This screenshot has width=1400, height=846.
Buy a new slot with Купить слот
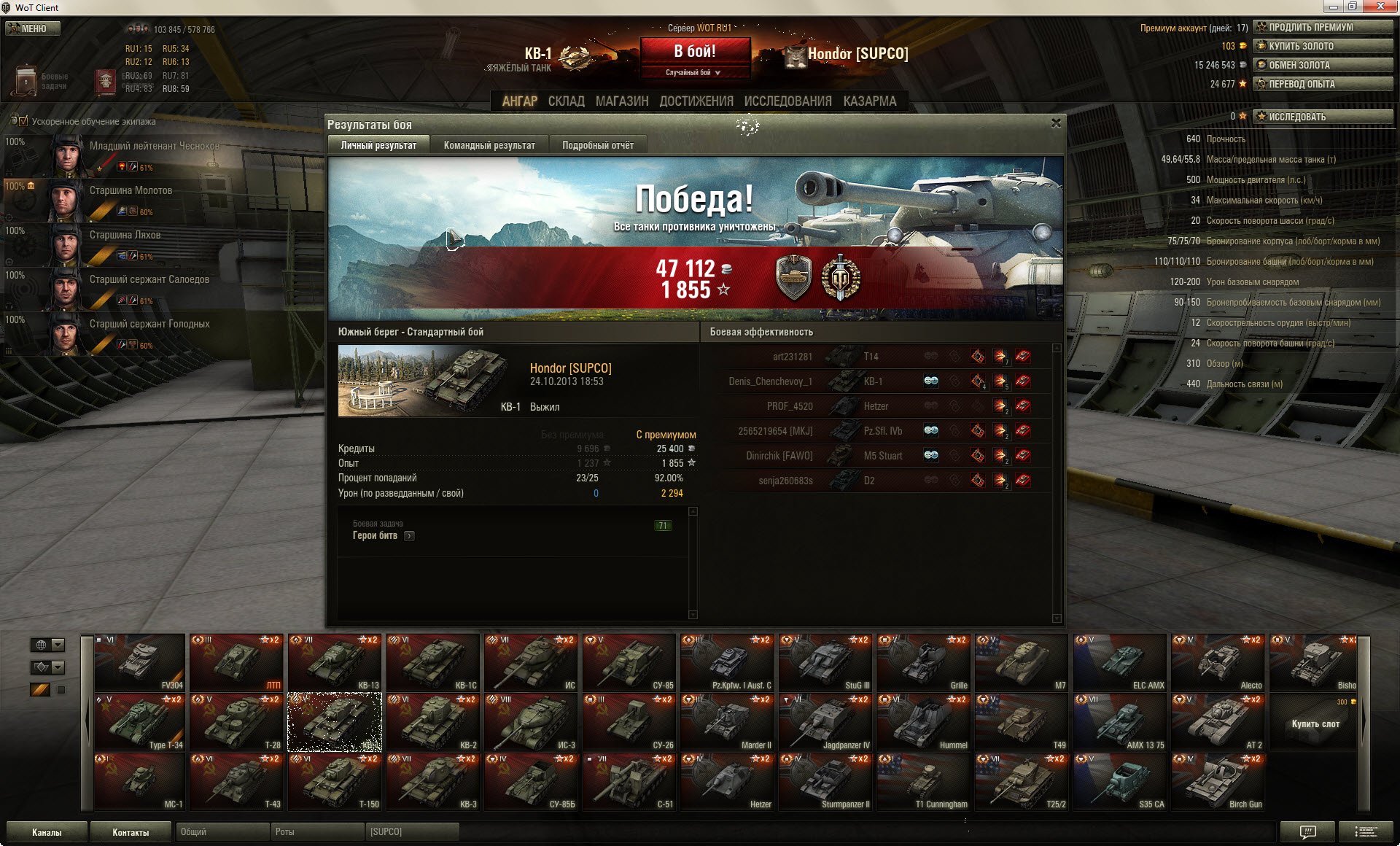[x=1315, y=723]
